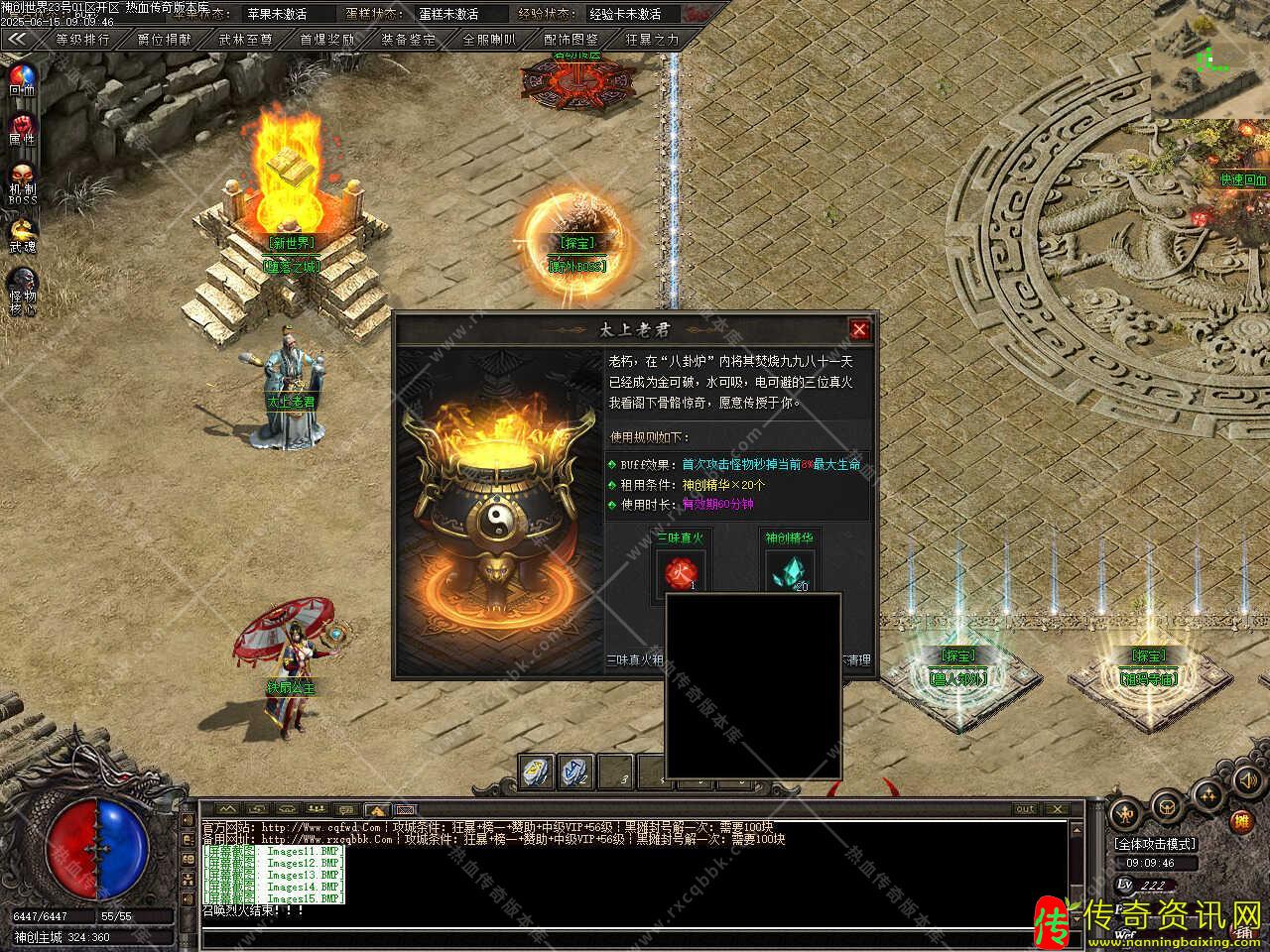Viewport: 1270px width, 952px height.
Task: Open the 配饰图鉴 accessory codex
Action: click(x=571, y=41)
